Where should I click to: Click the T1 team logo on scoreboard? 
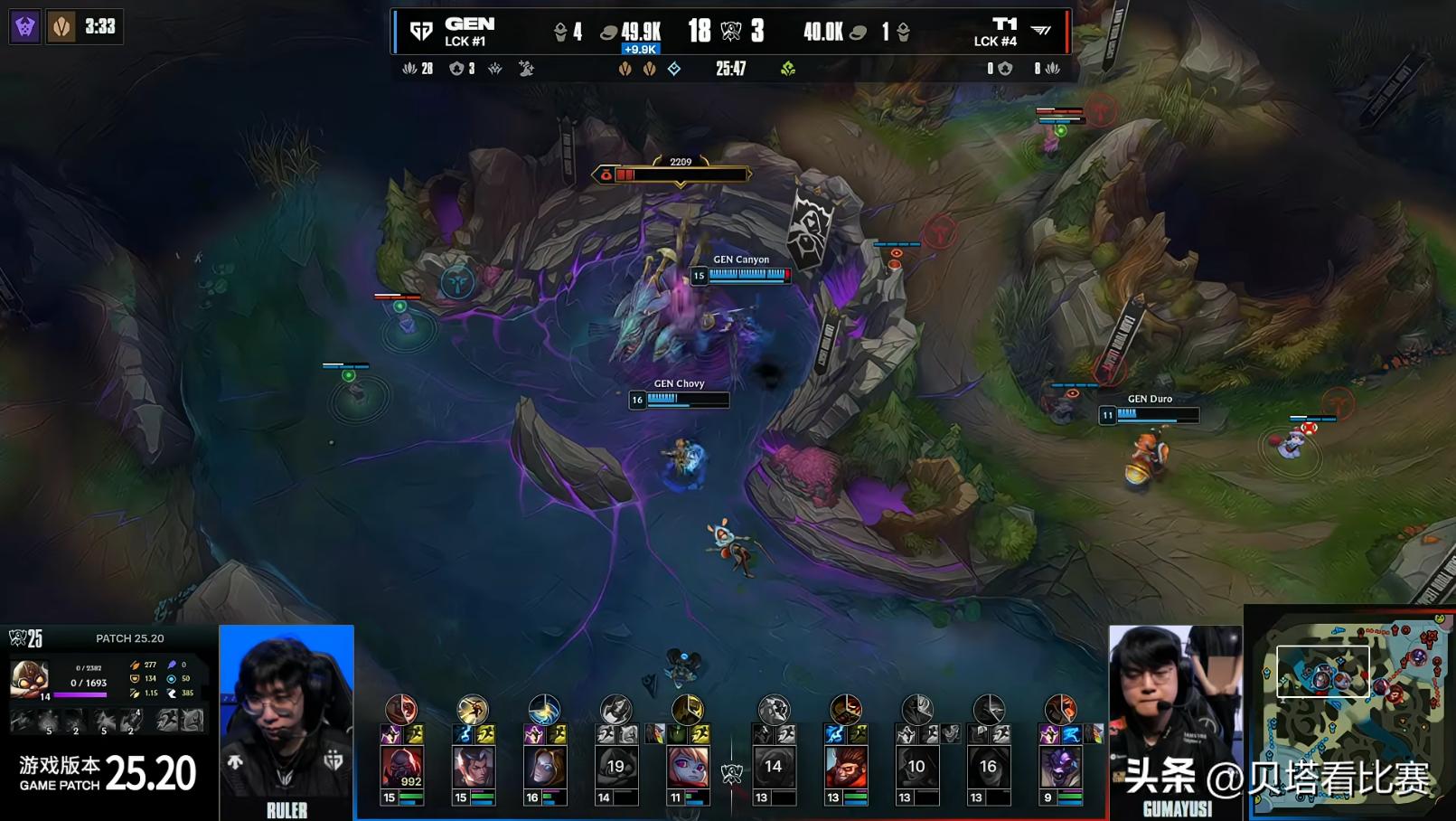click(1041, 32)
